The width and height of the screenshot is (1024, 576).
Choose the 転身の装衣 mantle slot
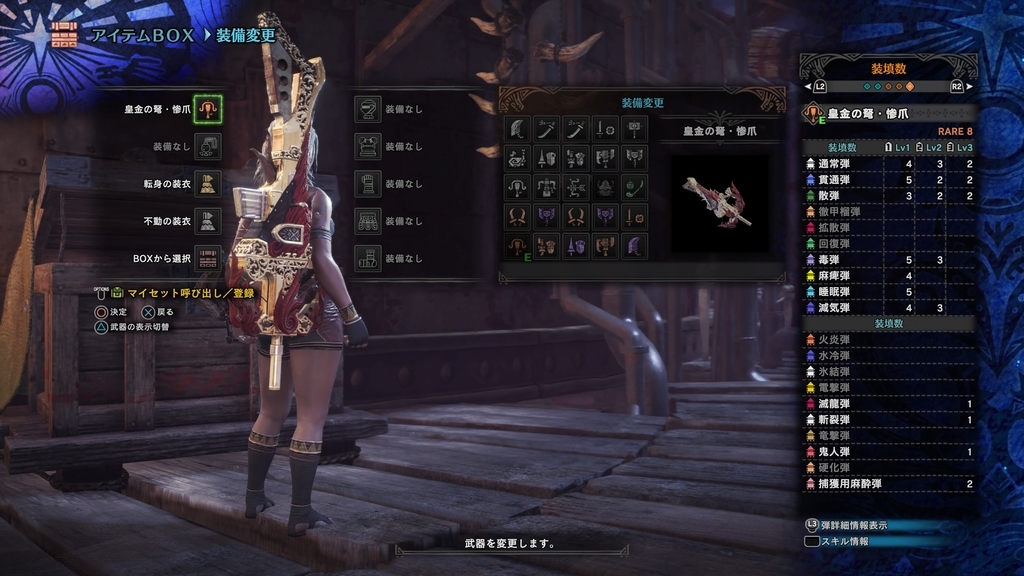(207, 184)
